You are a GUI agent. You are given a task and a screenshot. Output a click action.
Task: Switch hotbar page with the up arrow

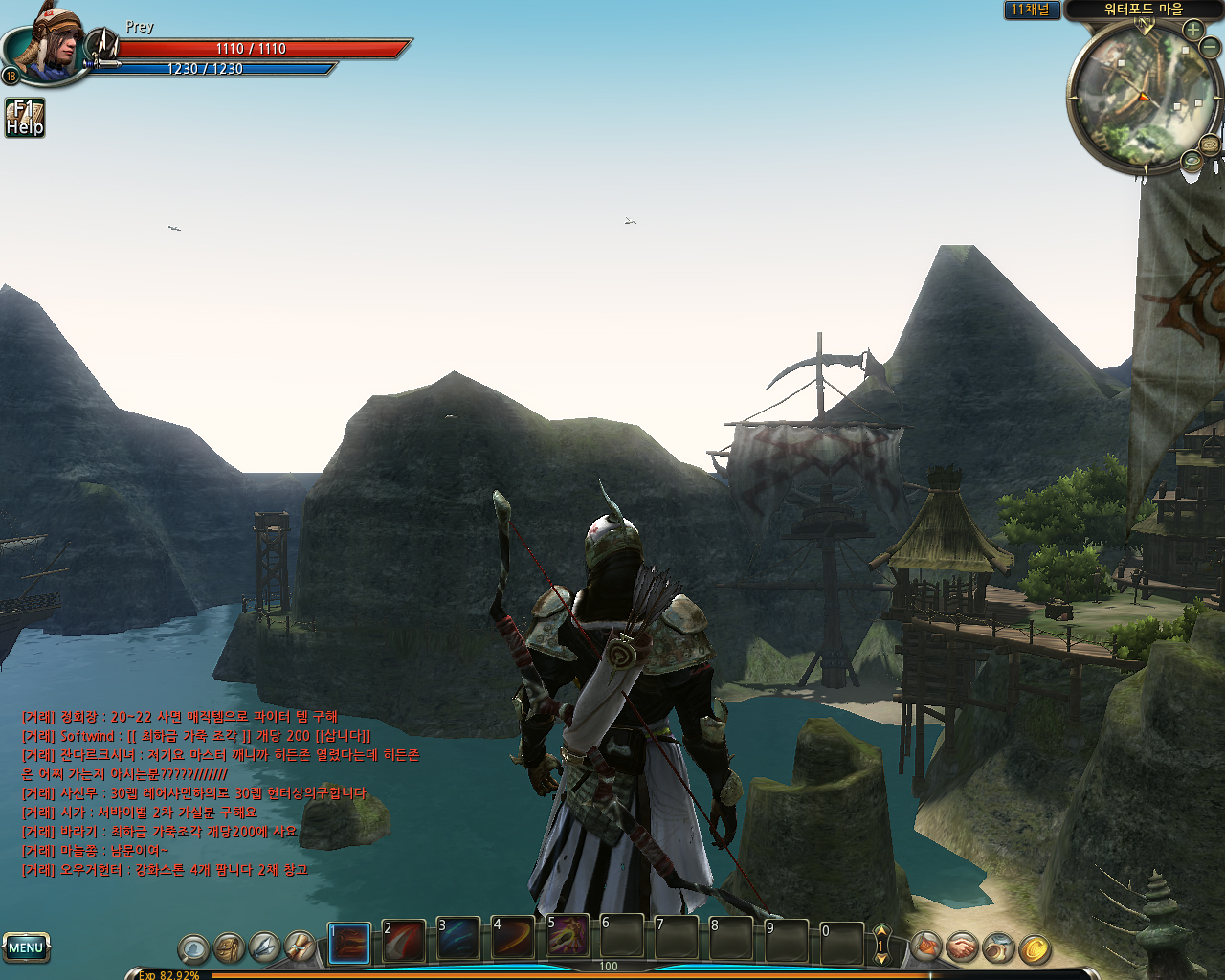[x=881, y=931]
